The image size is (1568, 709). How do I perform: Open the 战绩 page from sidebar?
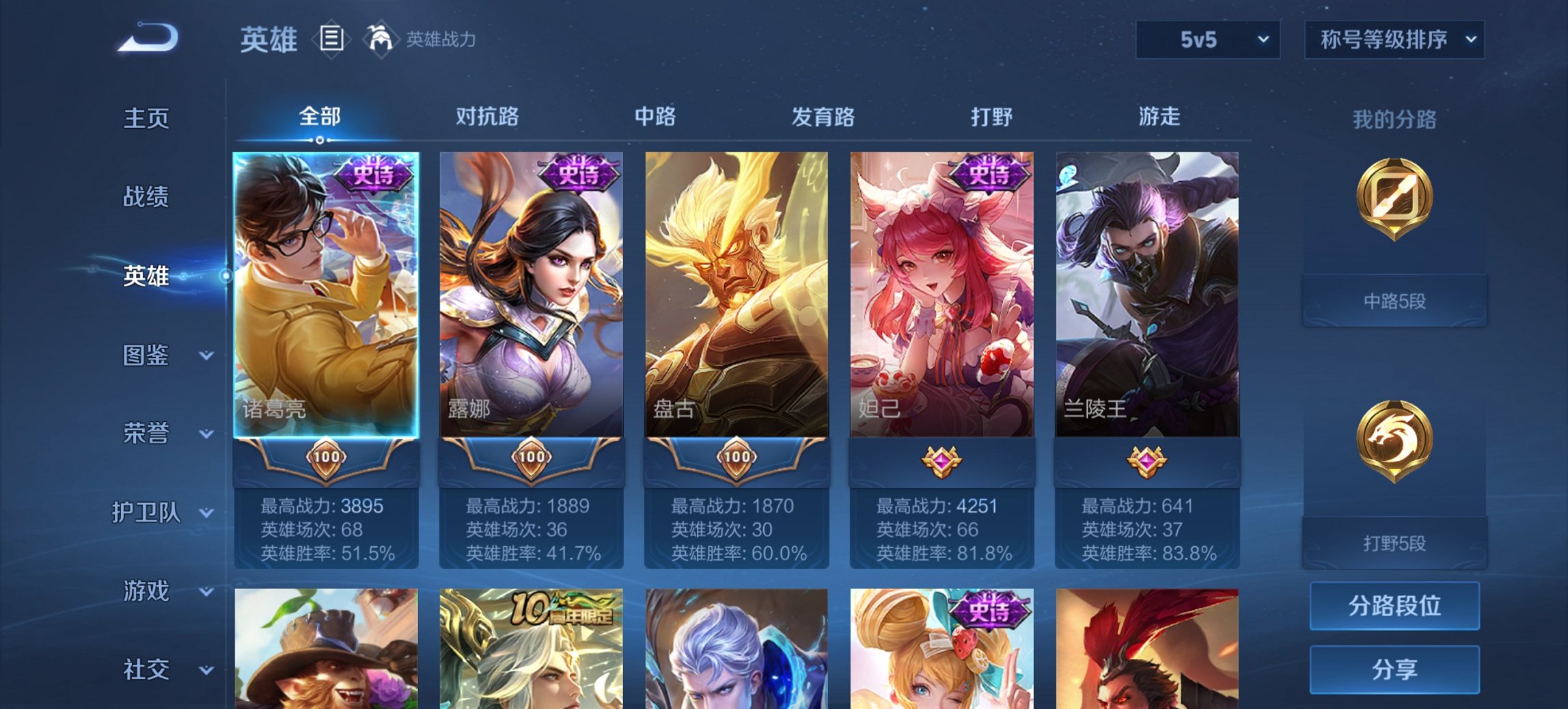146,198
